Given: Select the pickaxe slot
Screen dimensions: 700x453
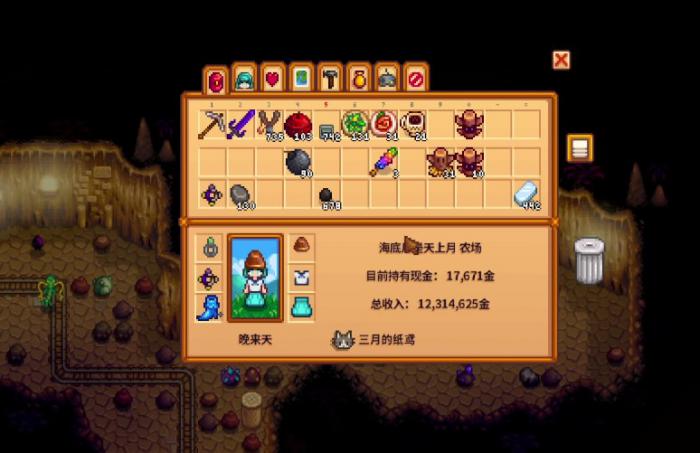Looking at the screenshot, I should click(212, 124).
